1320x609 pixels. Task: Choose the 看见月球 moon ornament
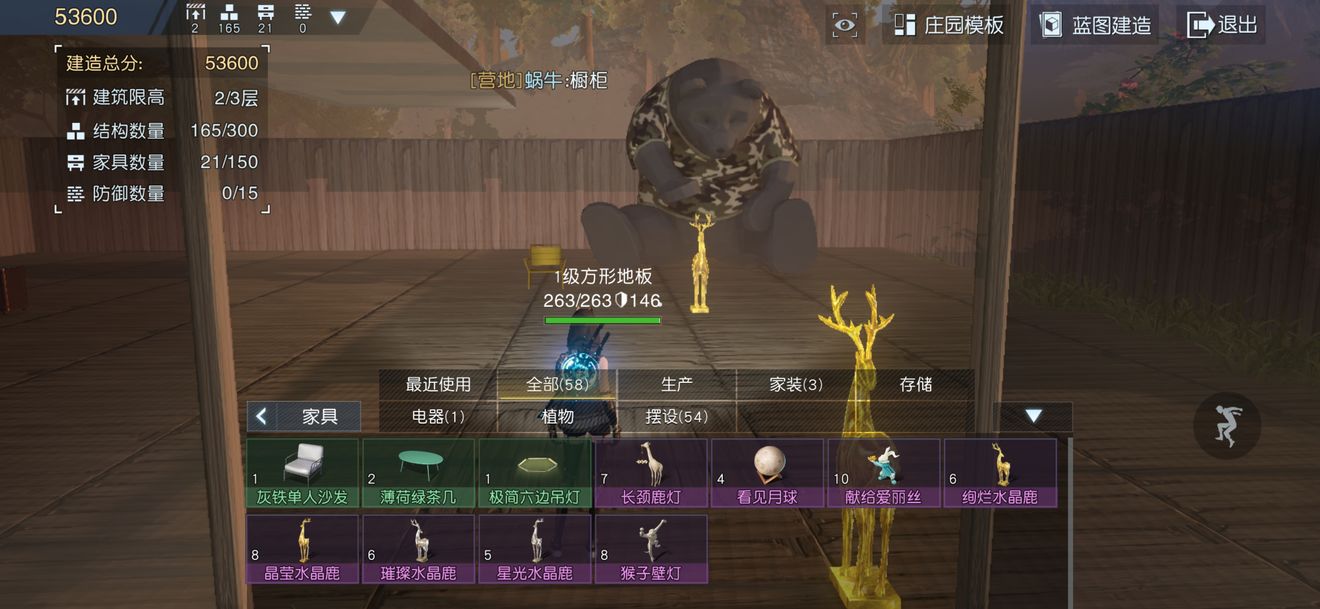click(767, 472)
